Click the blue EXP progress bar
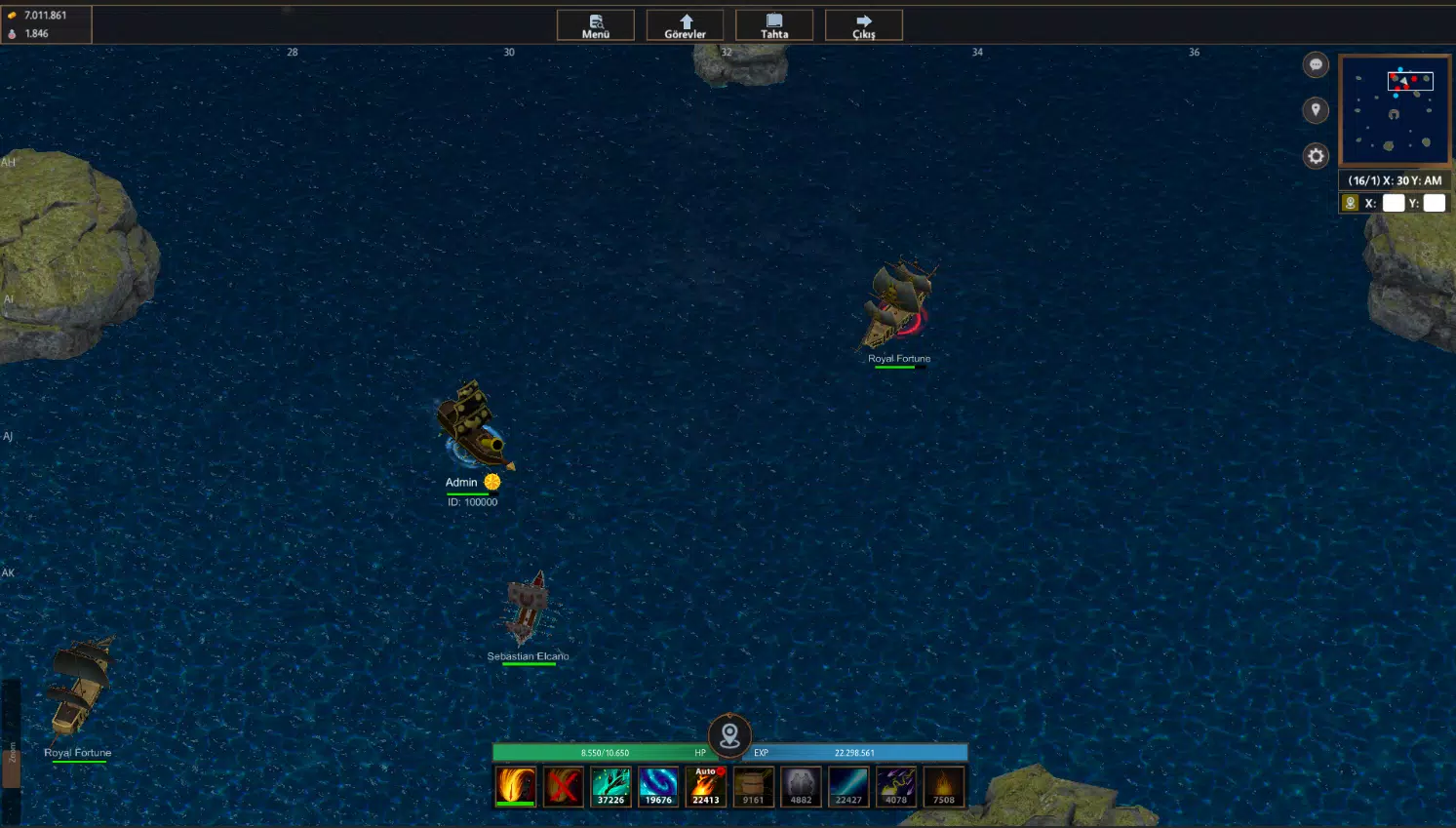Image resolution: width=1456 pixels, height=828 pixels. 858,752
